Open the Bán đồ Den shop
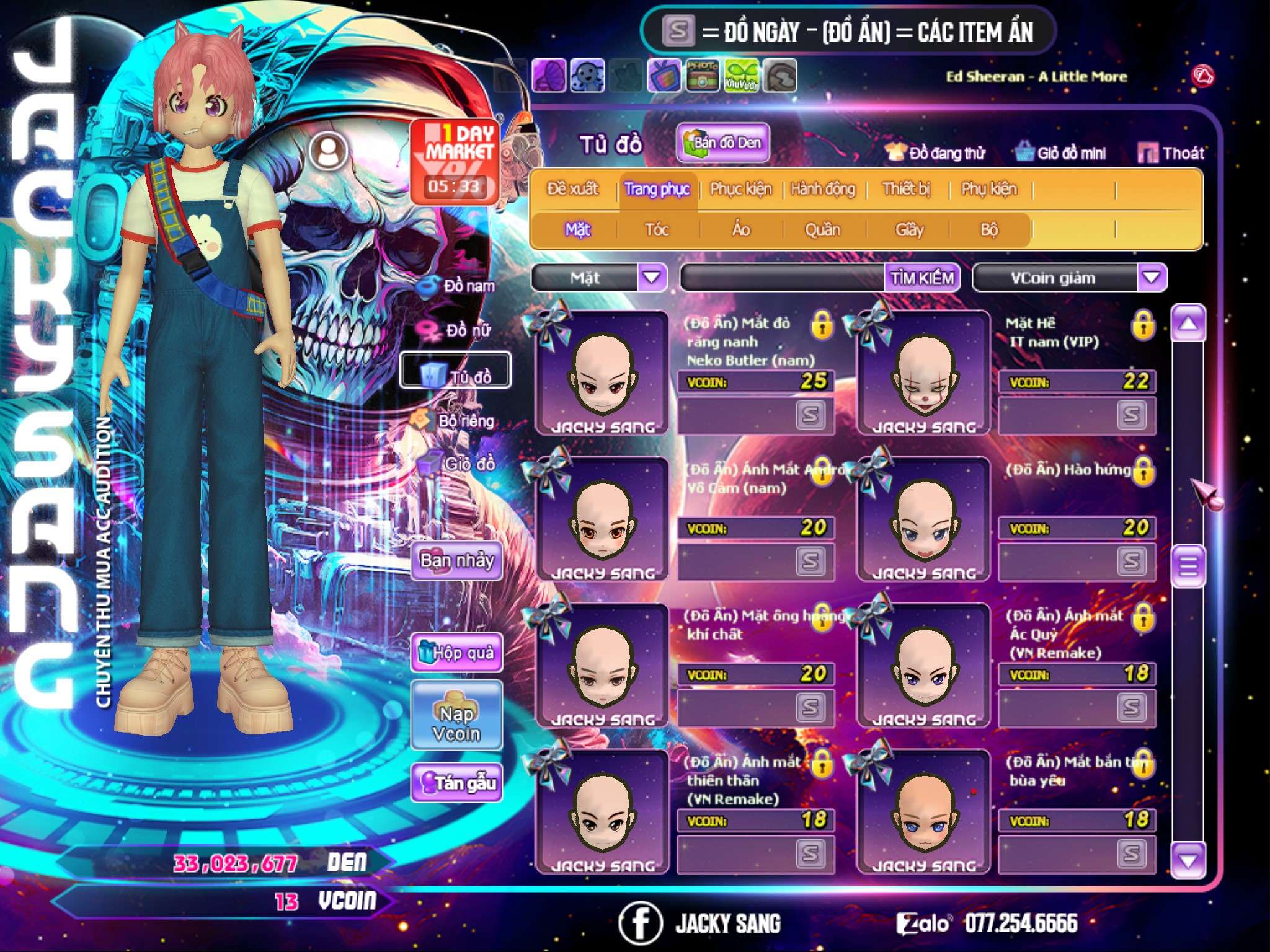Image resolution: width=1270 pixels, height=952 pixels. pyautogui.click(x=723, y=143)
